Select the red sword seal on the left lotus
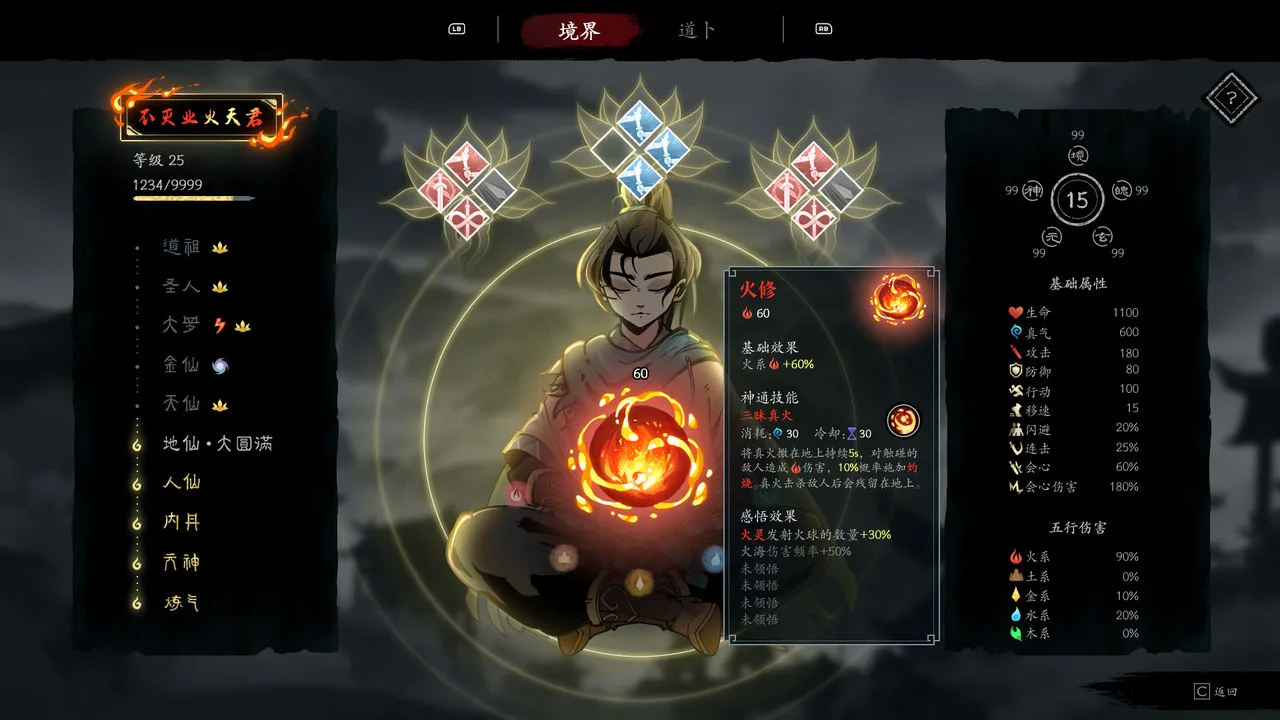The height and width of the screenshot is (720, 1280). point(440,188)
